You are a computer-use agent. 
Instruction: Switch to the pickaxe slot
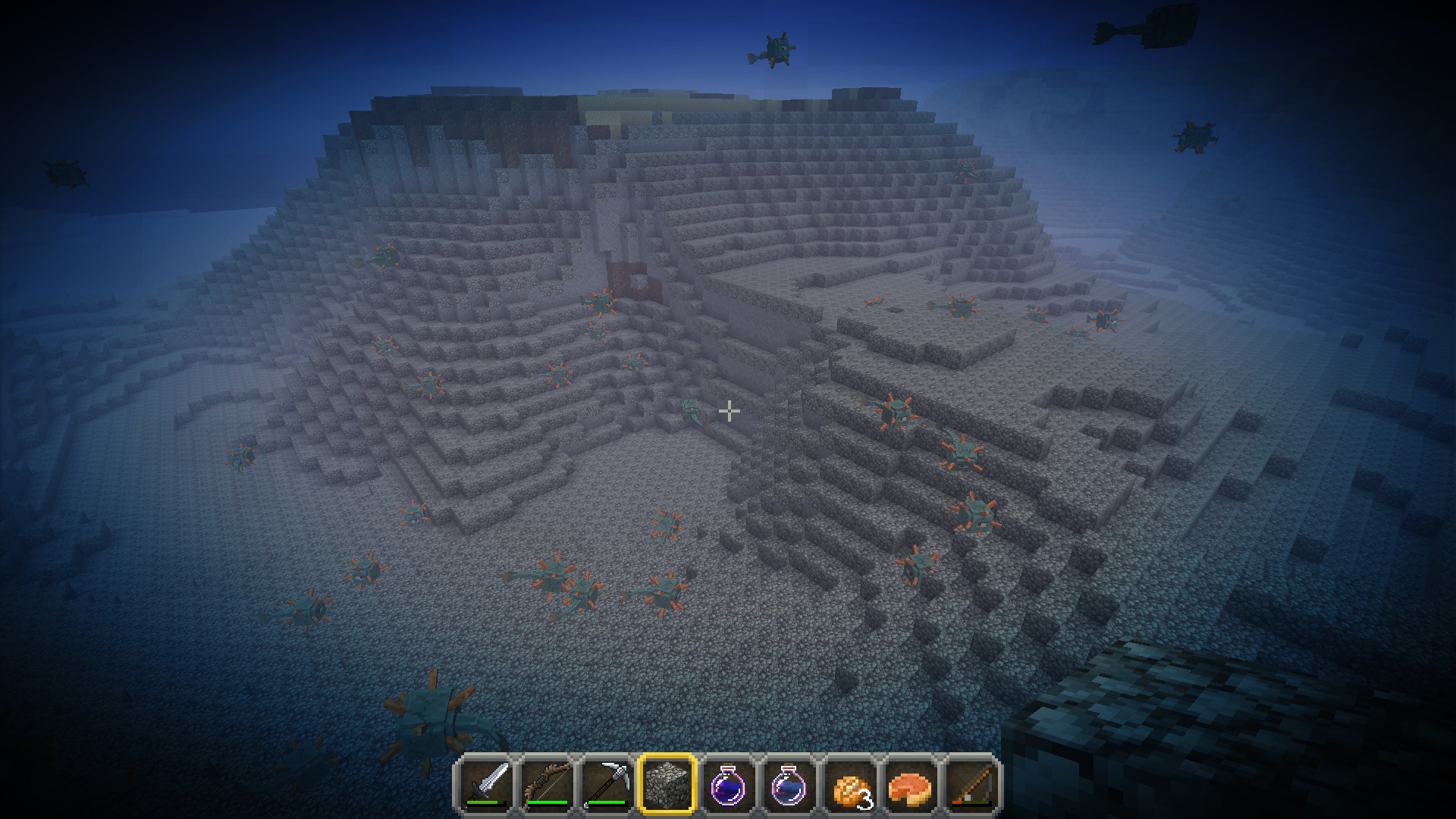(x=606, y=784)
